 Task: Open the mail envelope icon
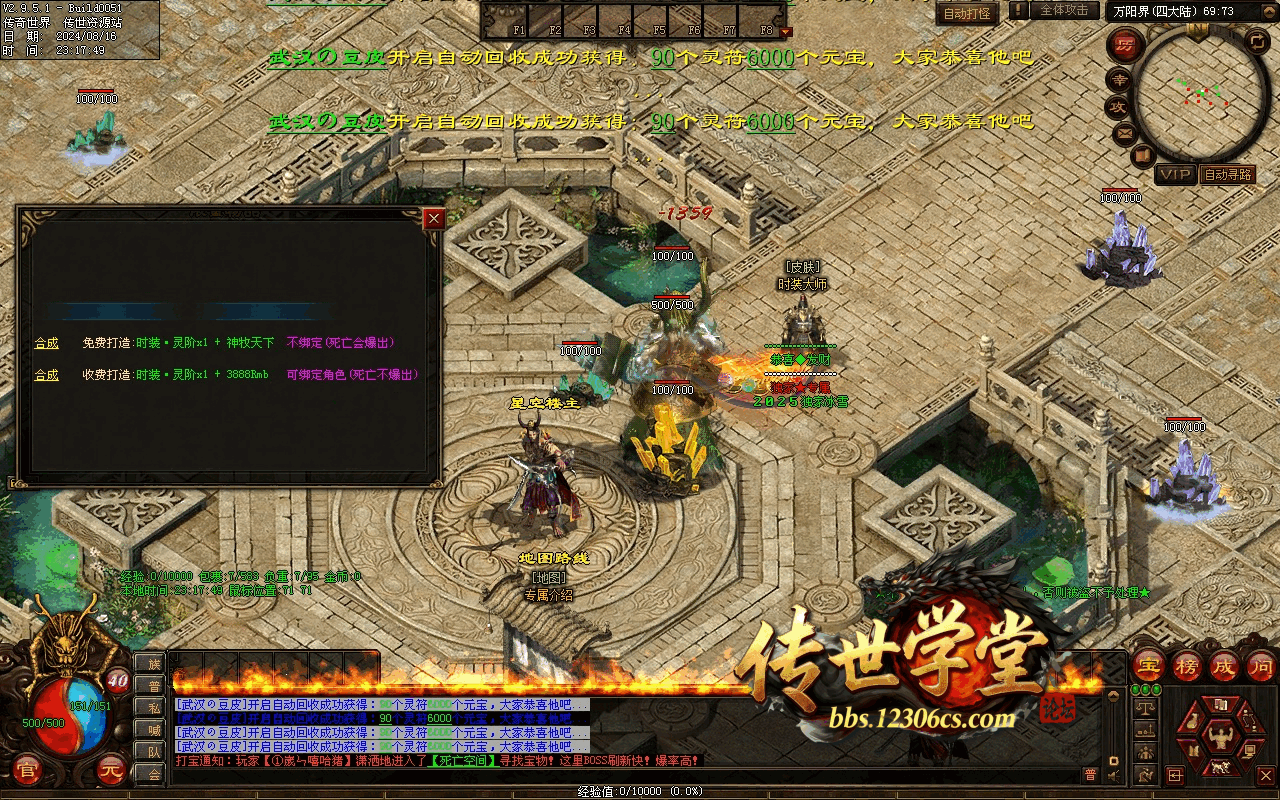tap(1124, 132)
